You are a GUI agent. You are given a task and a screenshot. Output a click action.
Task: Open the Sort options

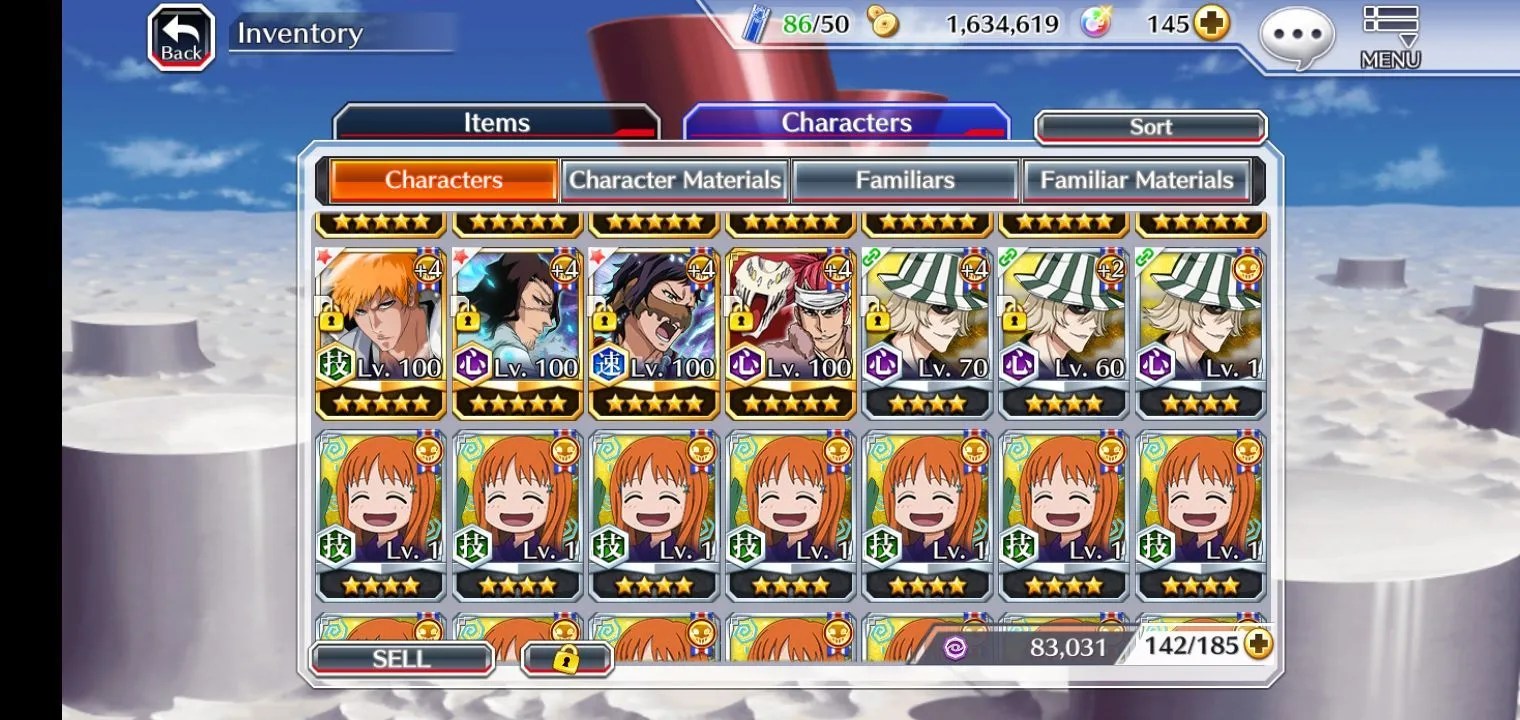(x=1150, y=127)
